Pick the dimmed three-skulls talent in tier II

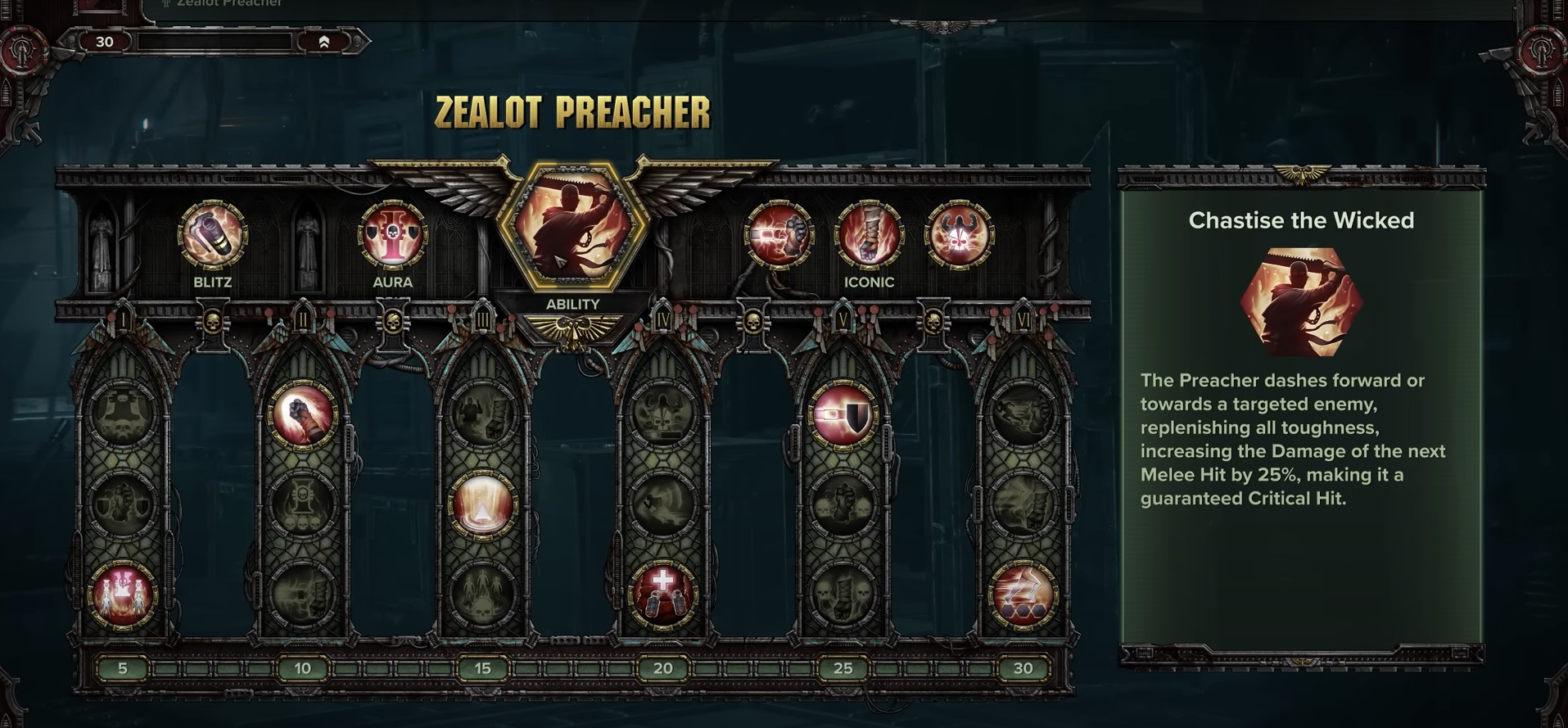[x=302, y=505]
